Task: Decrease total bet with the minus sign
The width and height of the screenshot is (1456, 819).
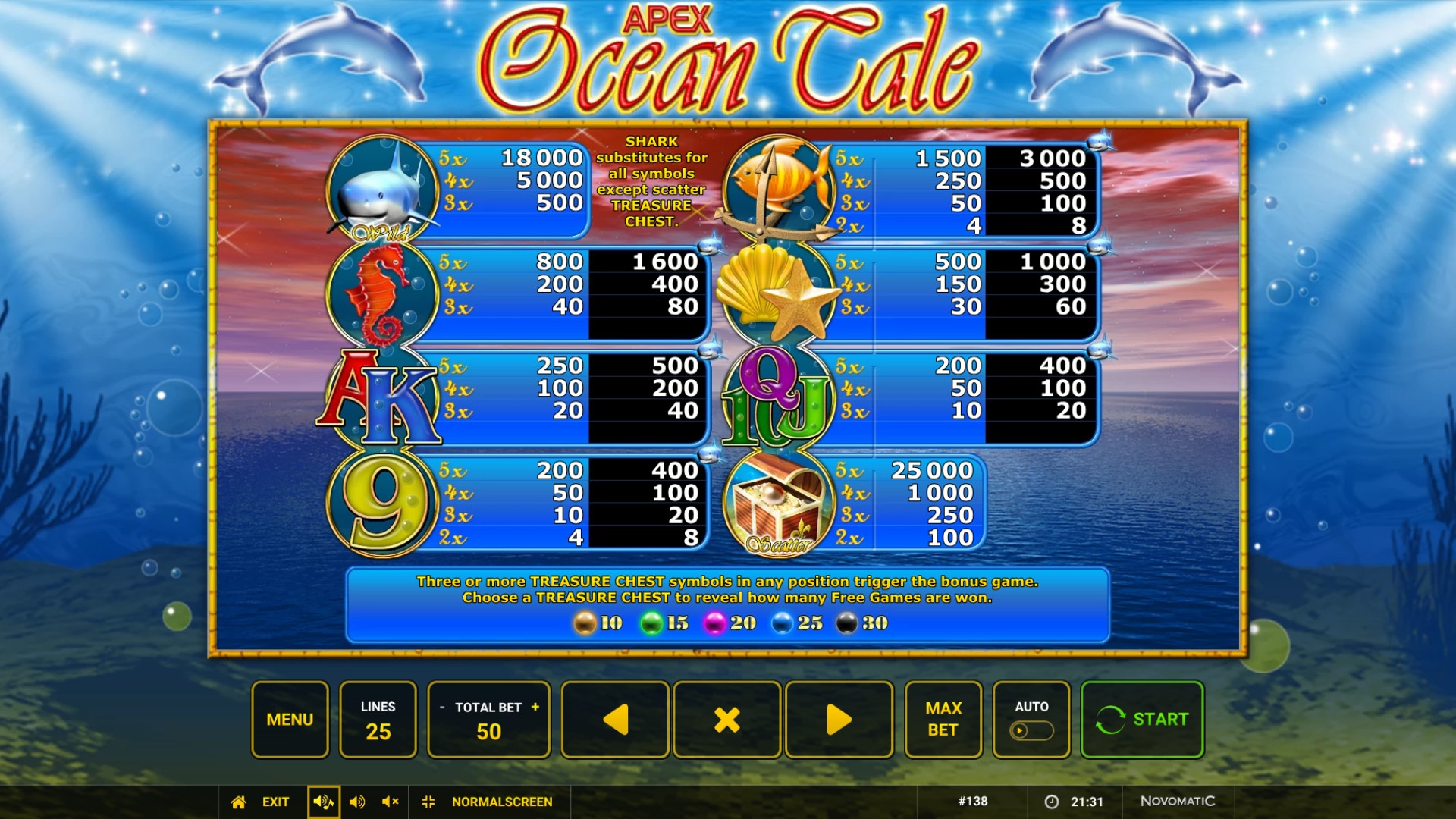Action: (442, 708)
